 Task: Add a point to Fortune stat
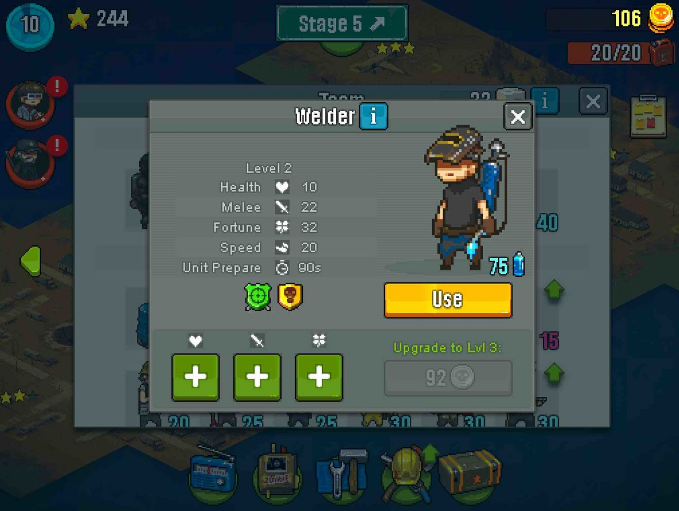point(319,377)
